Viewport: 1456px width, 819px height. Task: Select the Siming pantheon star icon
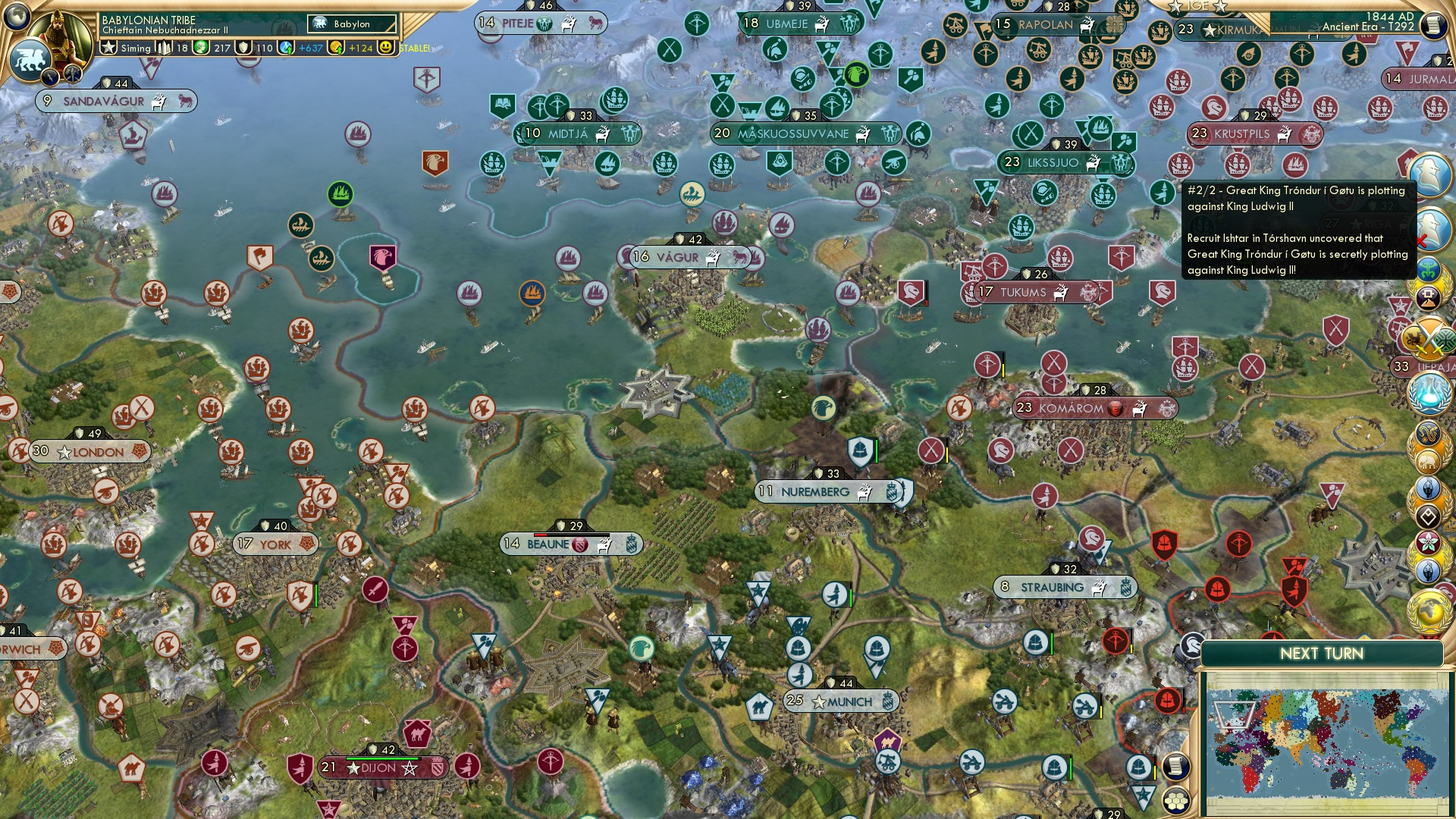click(x=109, y=47)
